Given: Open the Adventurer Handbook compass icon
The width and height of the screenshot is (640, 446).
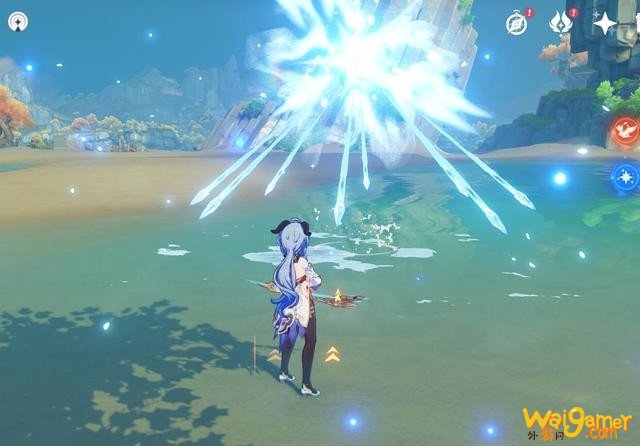Looking at the screenshot, I should [516, 23].
